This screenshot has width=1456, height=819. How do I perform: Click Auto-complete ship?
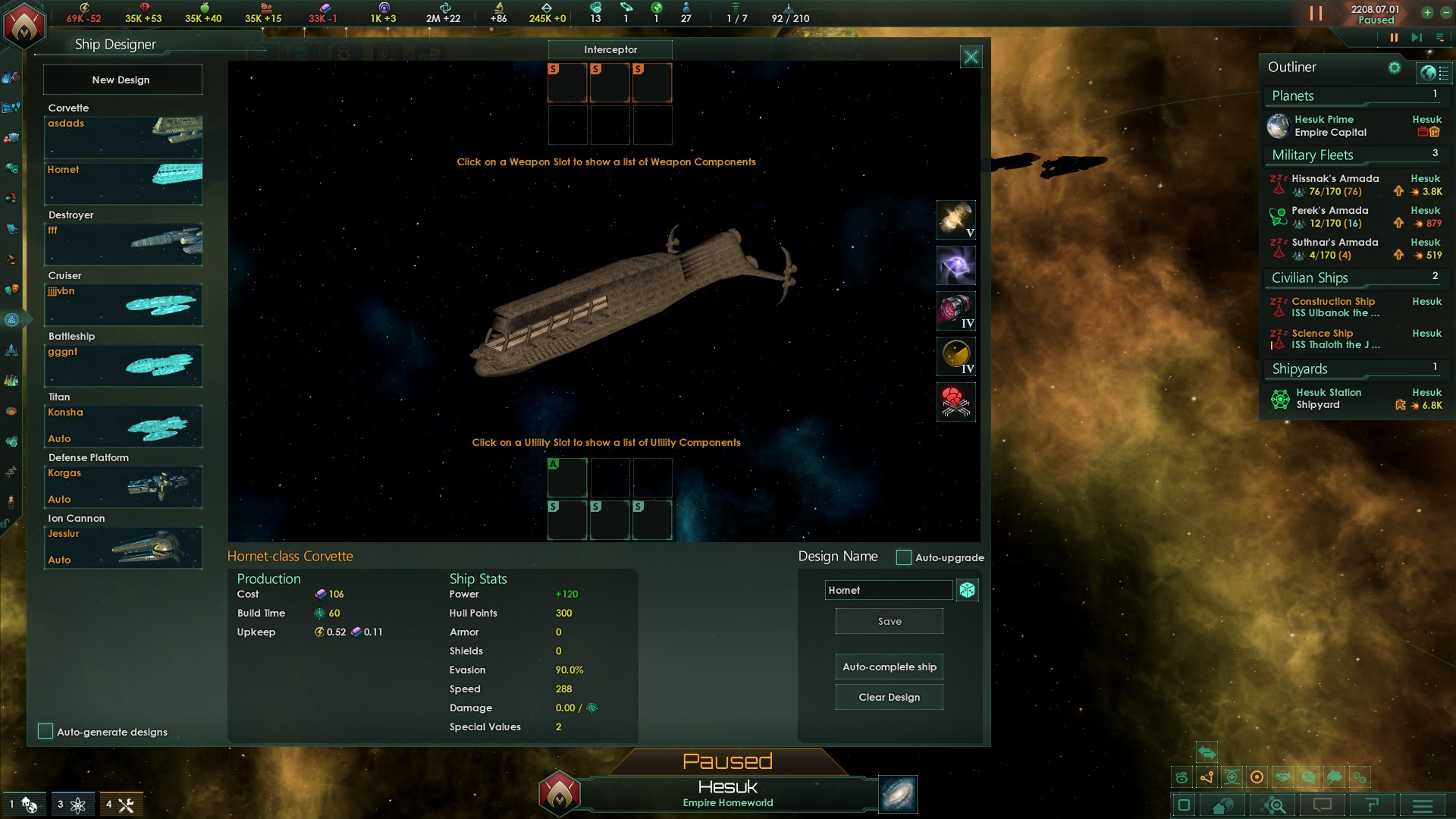click(889, 667)
